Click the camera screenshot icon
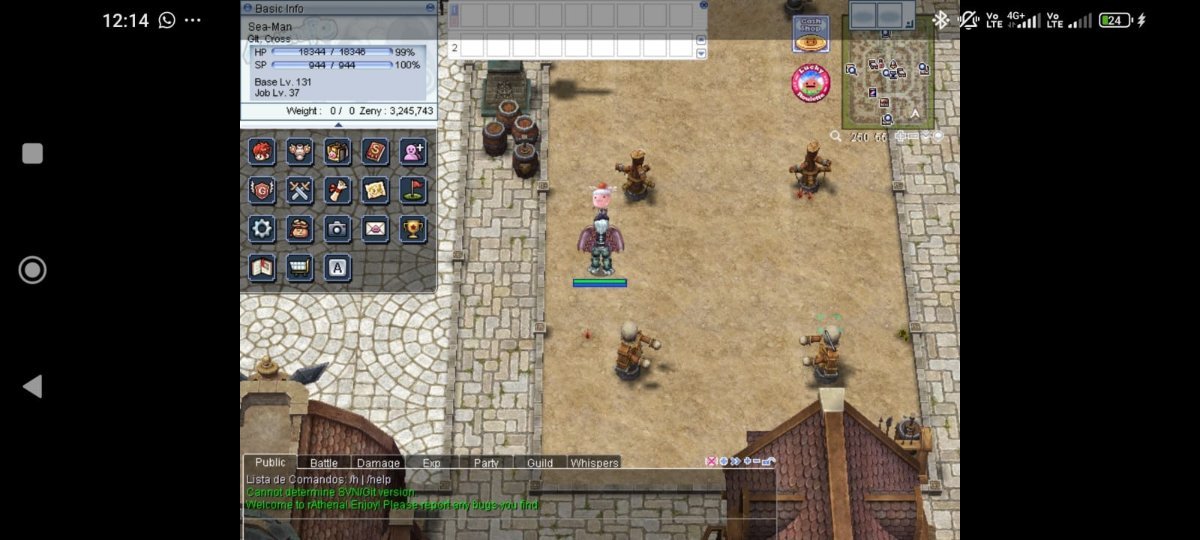This screenshot has height=540, width=1200. pos(338,228)
